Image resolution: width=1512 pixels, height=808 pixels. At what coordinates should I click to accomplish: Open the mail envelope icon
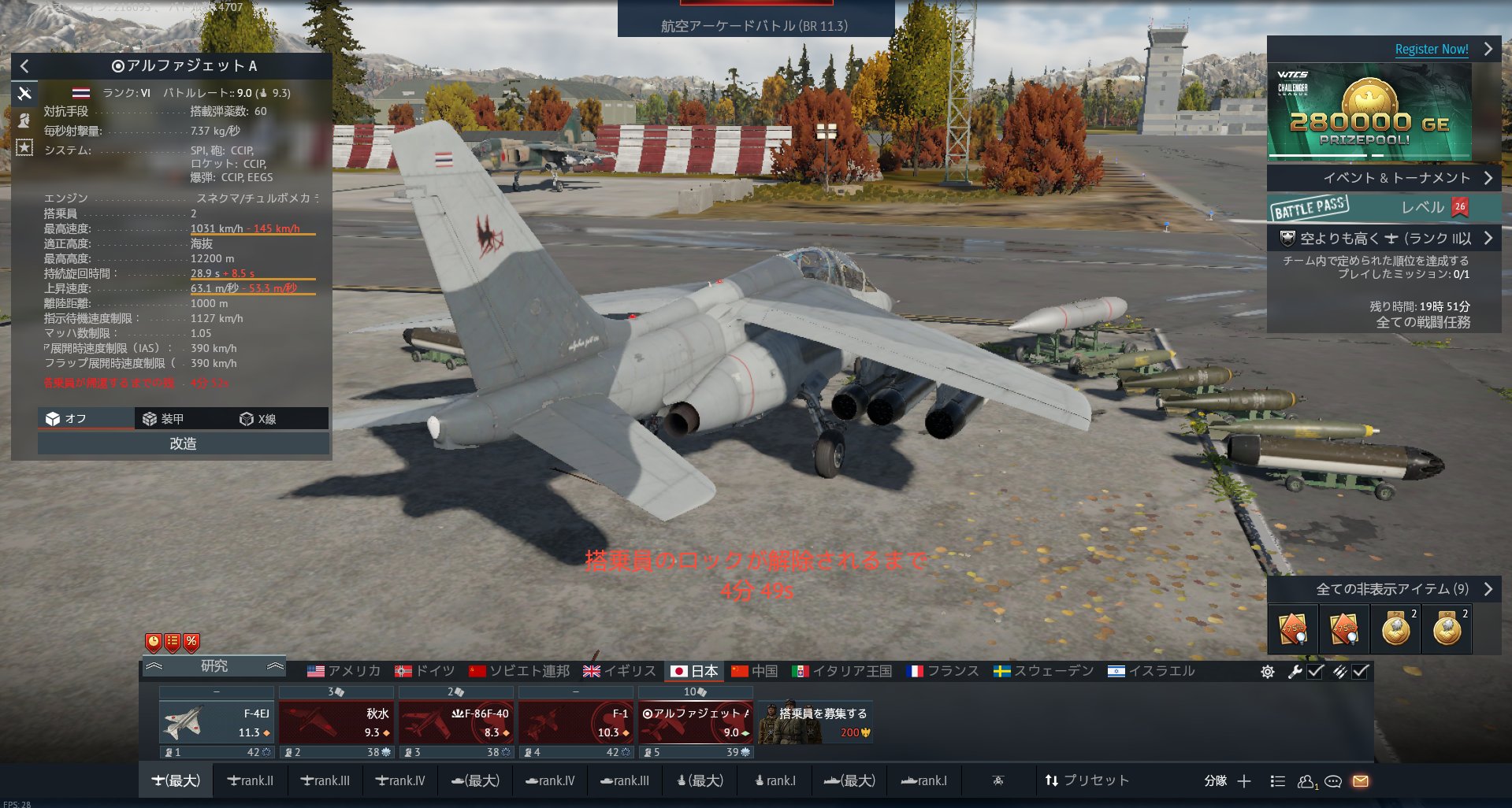[1361, 781]
